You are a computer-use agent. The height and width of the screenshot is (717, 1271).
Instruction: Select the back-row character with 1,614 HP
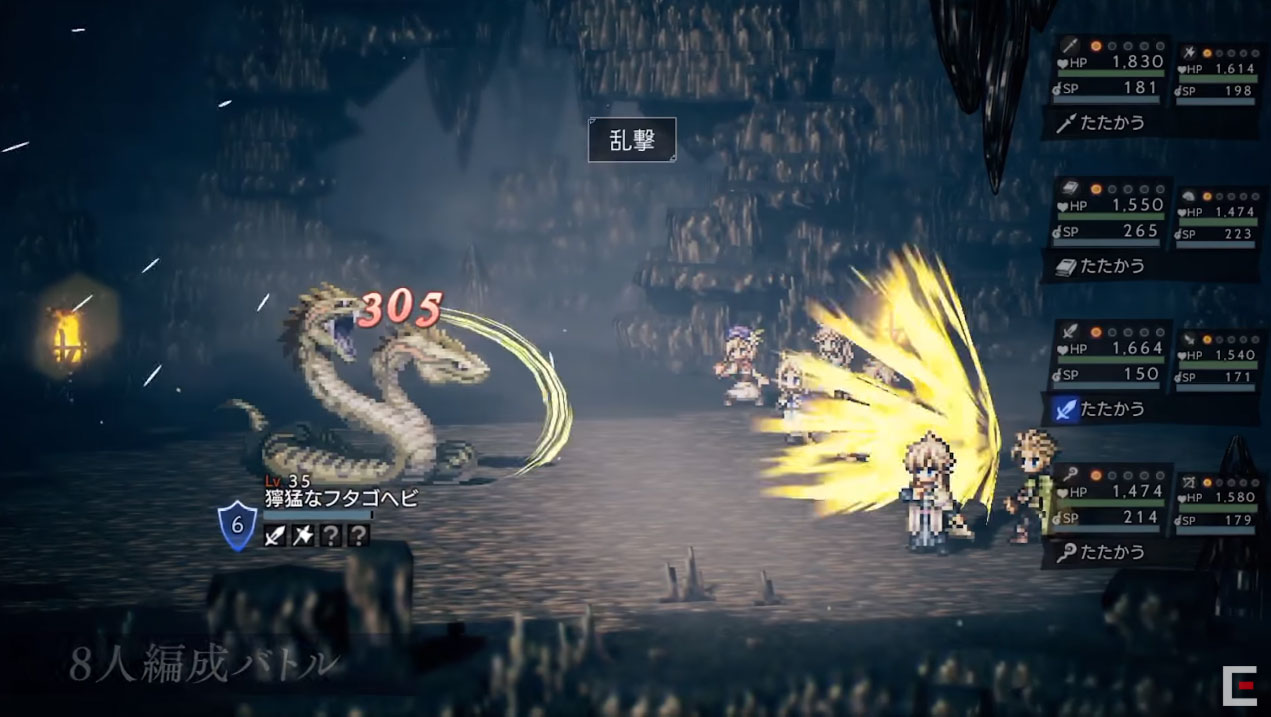click(1218, 77)
